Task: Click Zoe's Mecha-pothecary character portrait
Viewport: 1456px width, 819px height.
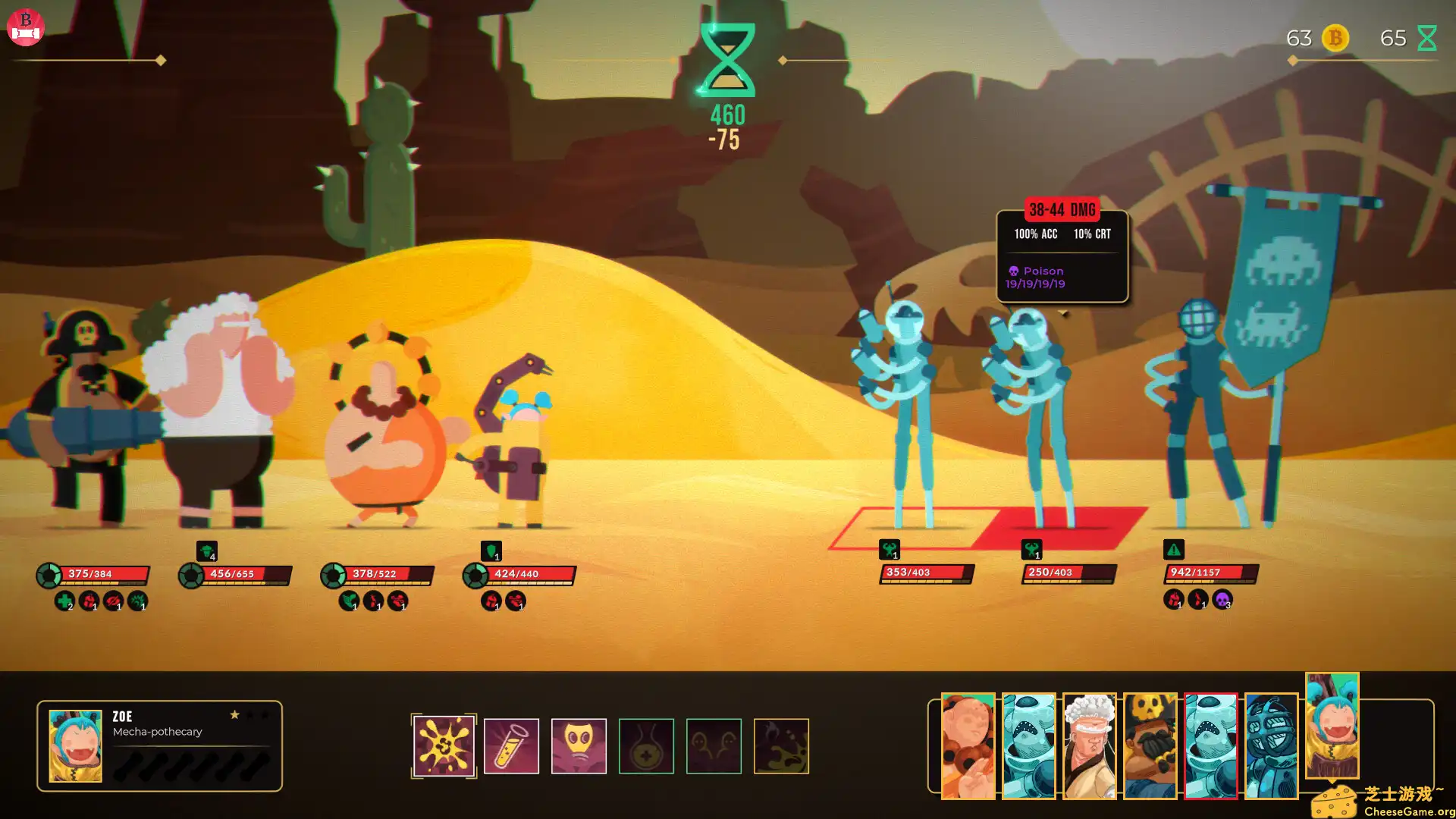Action: click(x=75, y=746)
